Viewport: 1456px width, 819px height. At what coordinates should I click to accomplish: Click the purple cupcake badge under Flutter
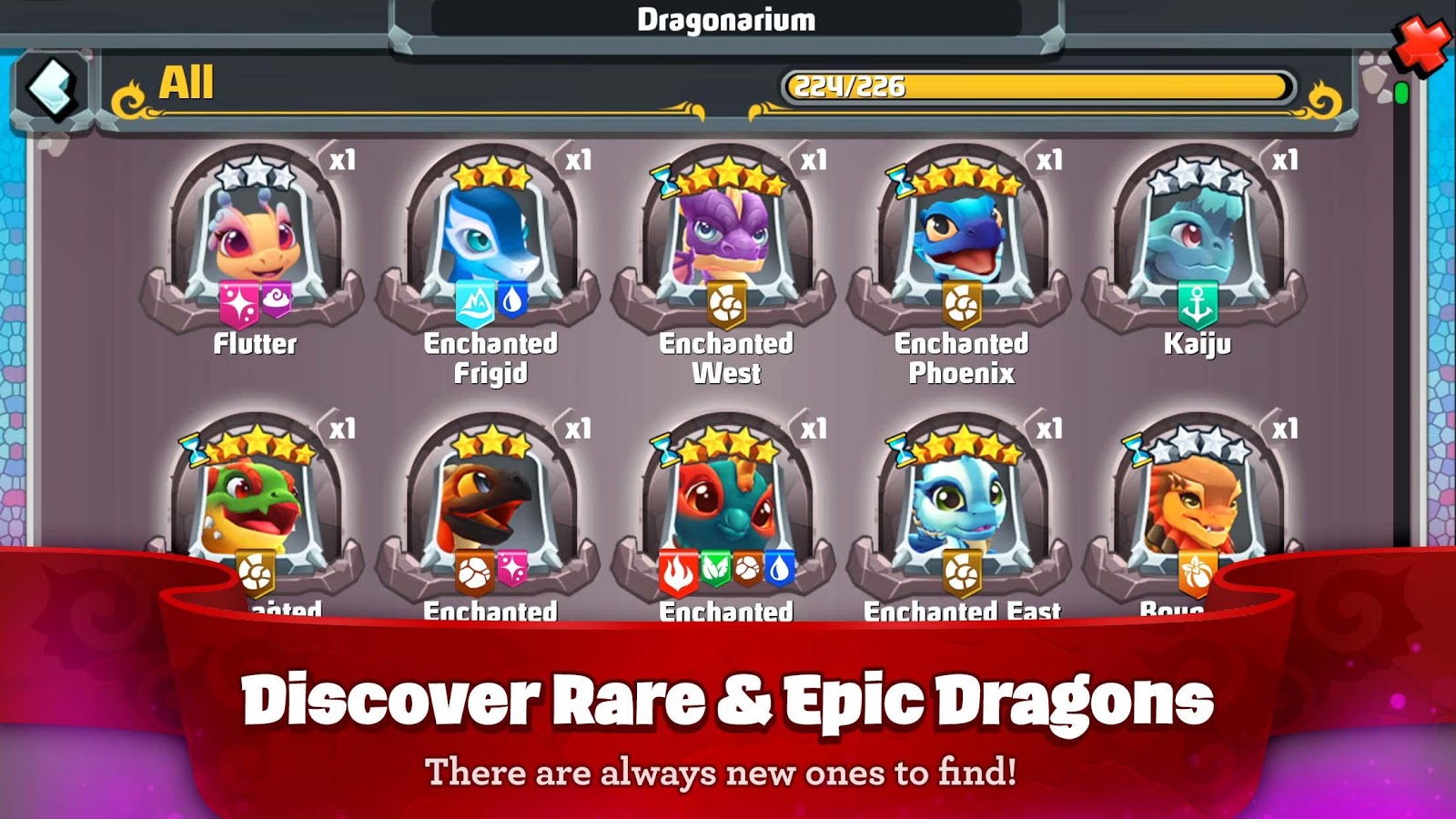tap(276, 299)
